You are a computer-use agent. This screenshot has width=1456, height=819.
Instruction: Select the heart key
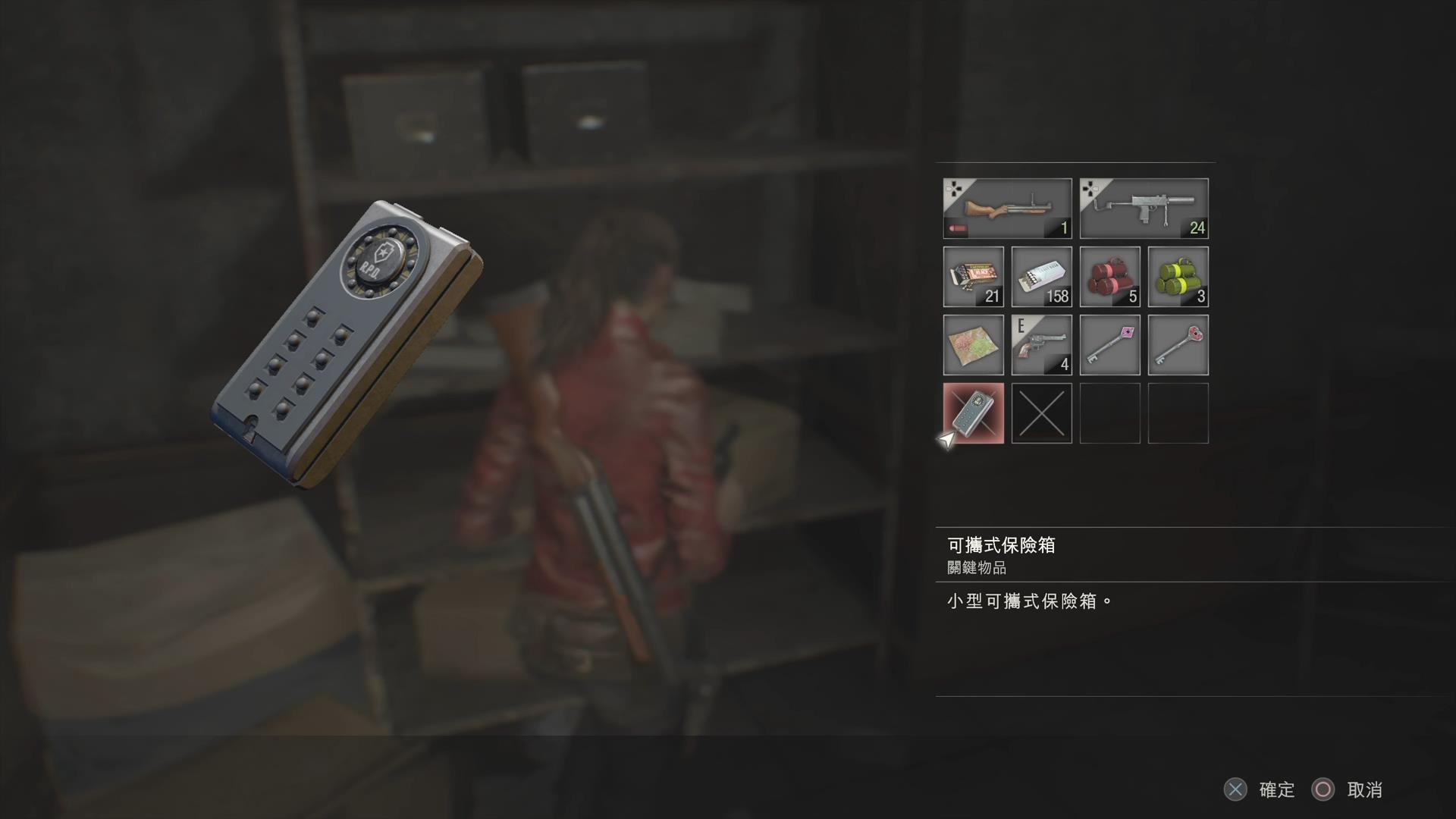tap(1178, 345)
